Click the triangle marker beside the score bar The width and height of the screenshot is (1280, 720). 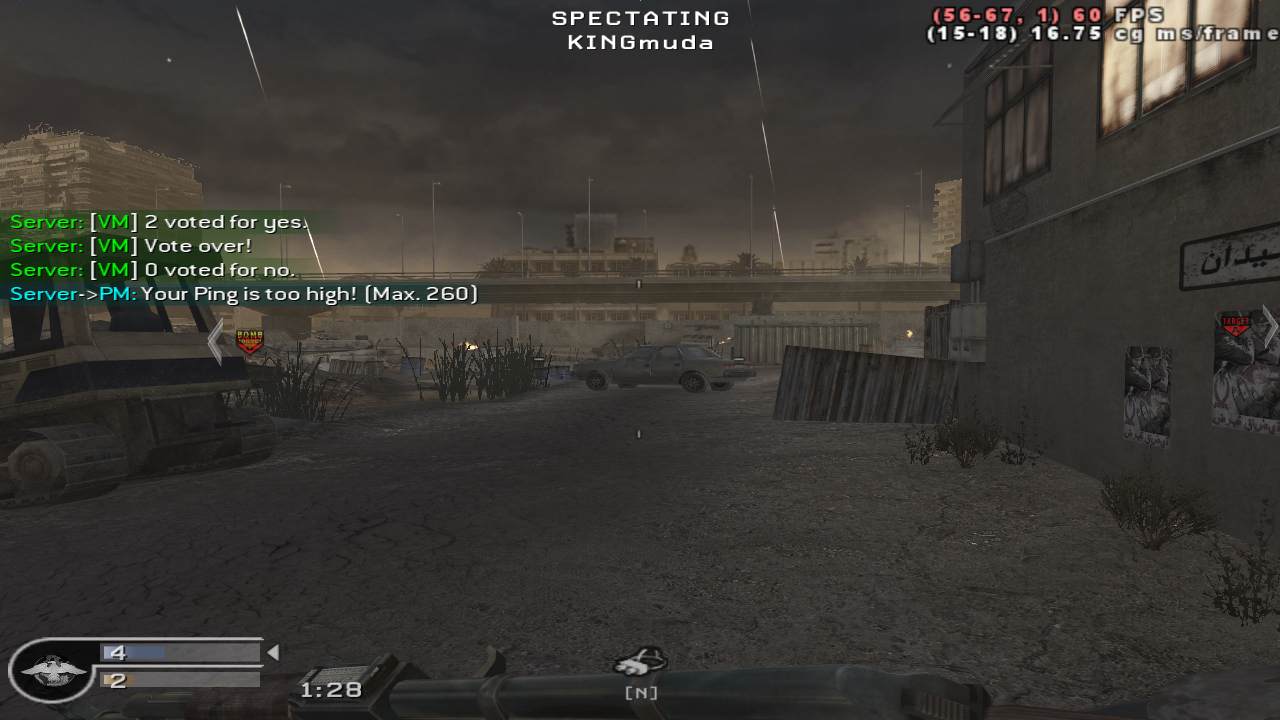point(271,651)
